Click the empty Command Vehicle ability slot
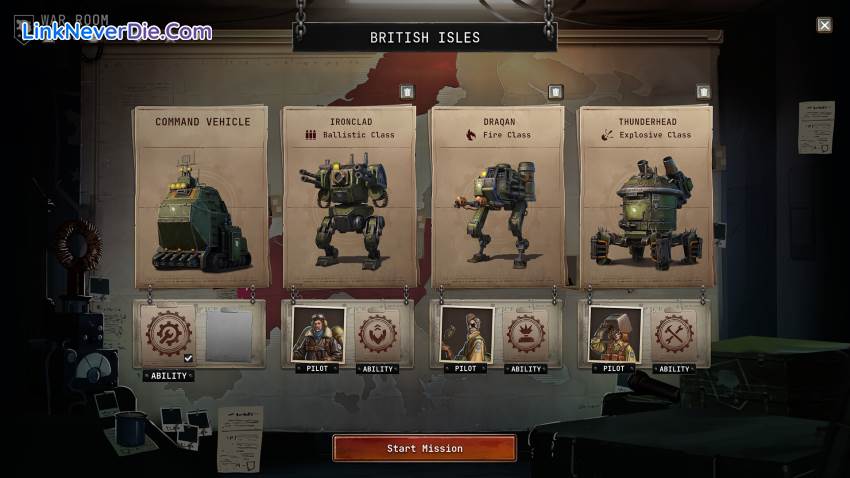Screen dimensions: 850x478 [x=229, y=335]
